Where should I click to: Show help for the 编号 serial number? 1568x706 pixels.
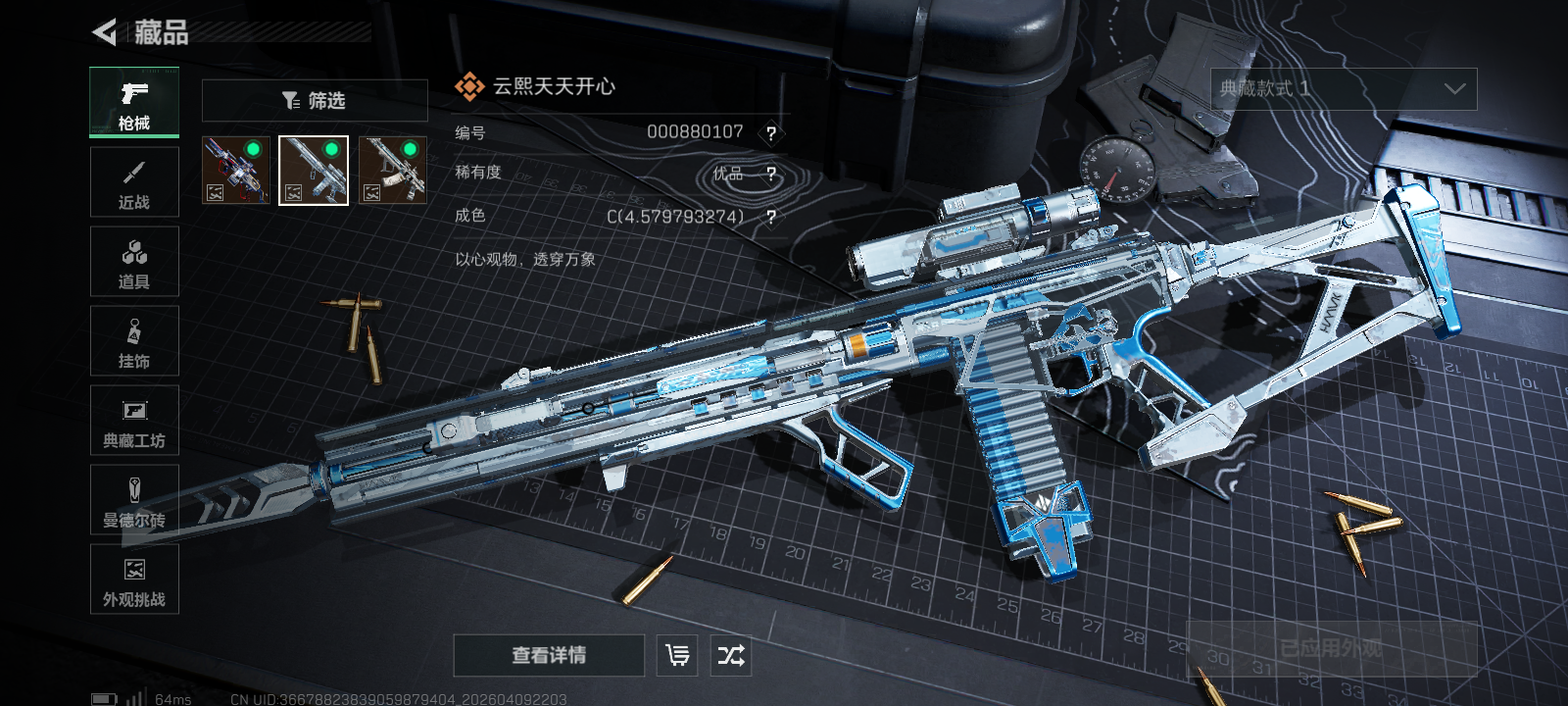click(x=771, y=133)
